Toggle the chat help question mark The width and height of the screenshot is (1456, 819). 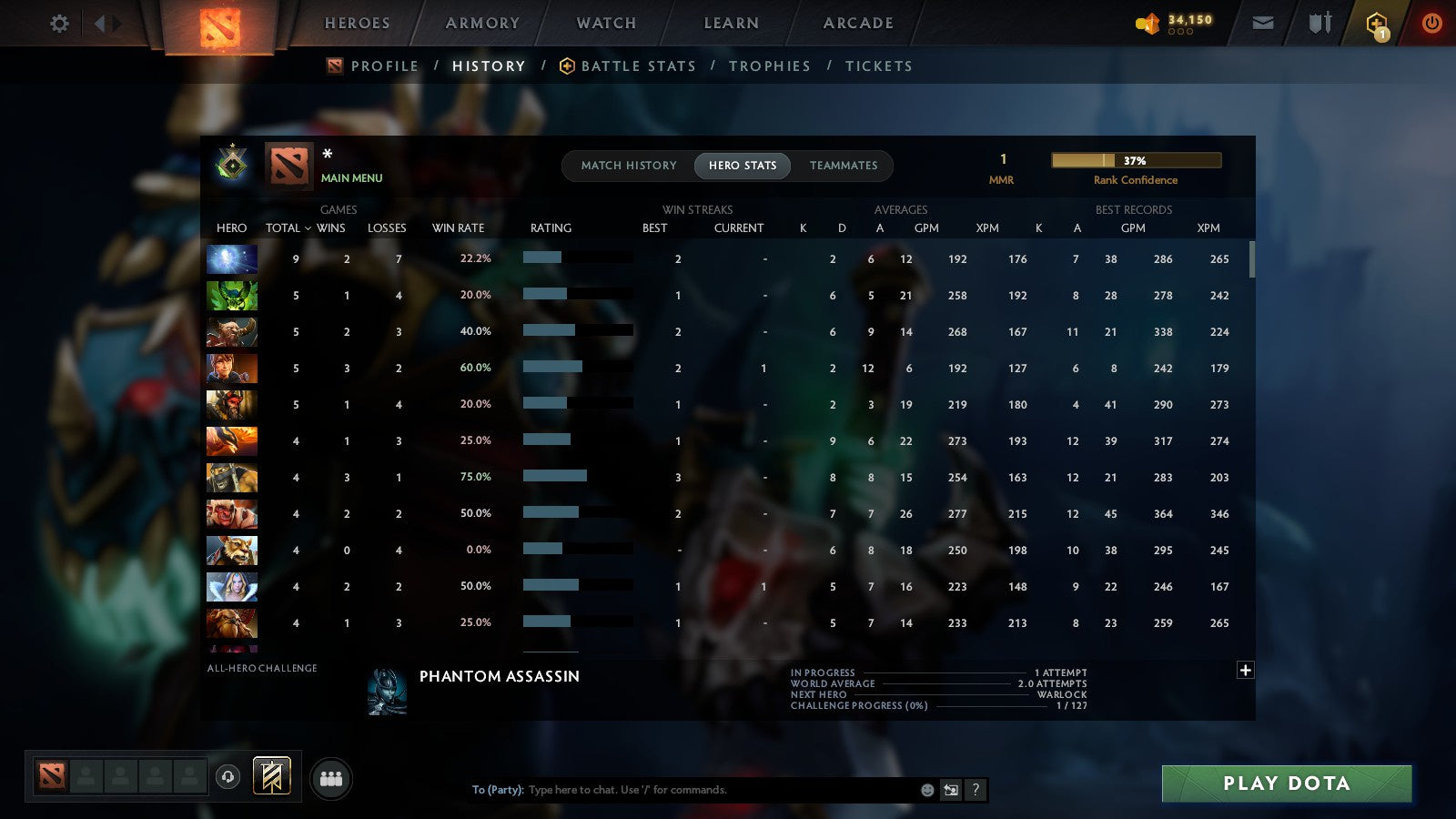pyautogui.click(x=974, y=790)
